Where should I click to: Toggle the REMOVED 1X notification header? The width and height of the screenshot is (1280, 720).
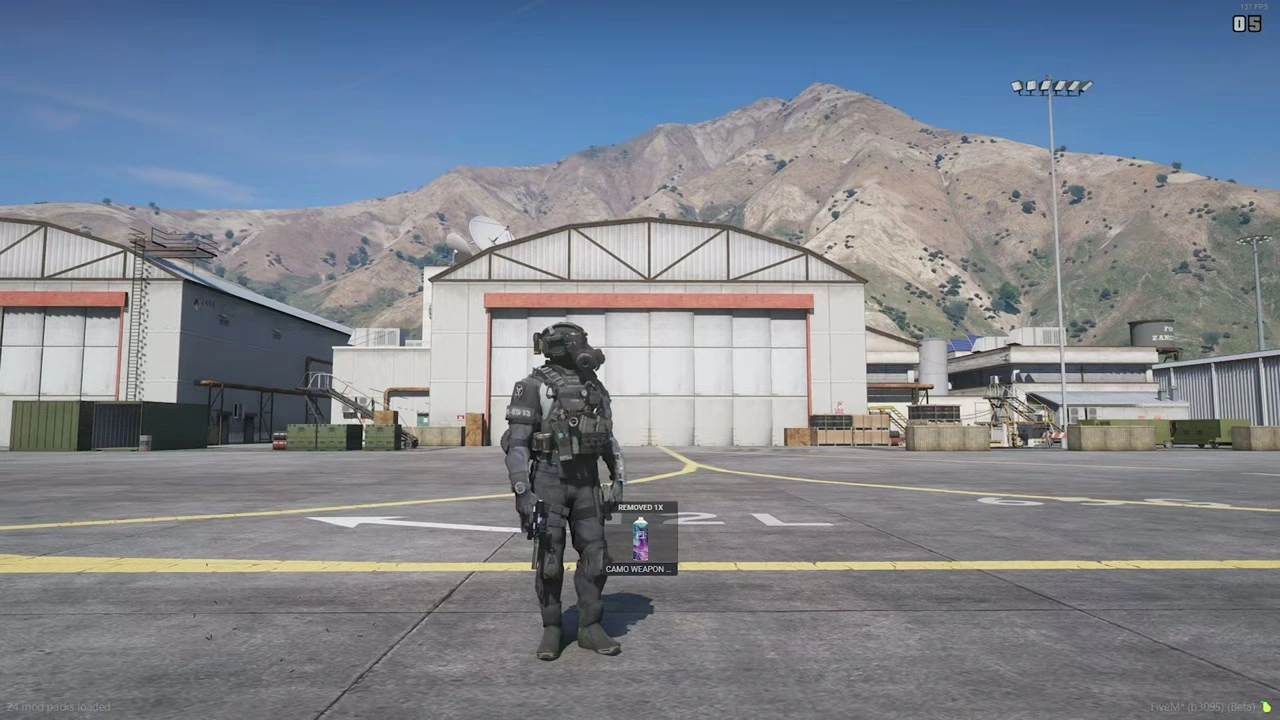pyautogui.click(x=640, y=507)
